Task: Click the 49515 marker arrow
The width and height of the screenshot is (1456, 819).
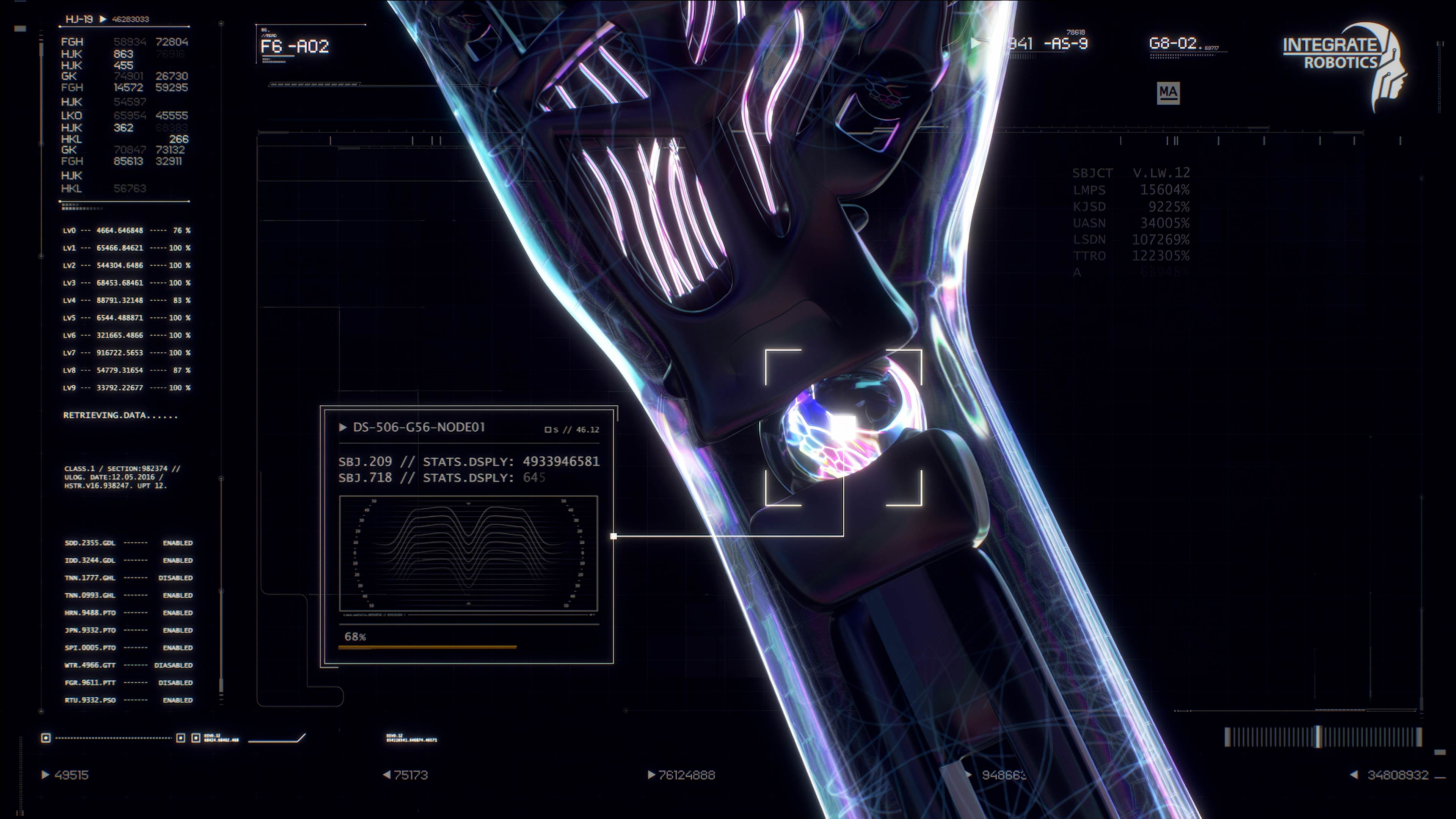Action: (x=46, y=775)
